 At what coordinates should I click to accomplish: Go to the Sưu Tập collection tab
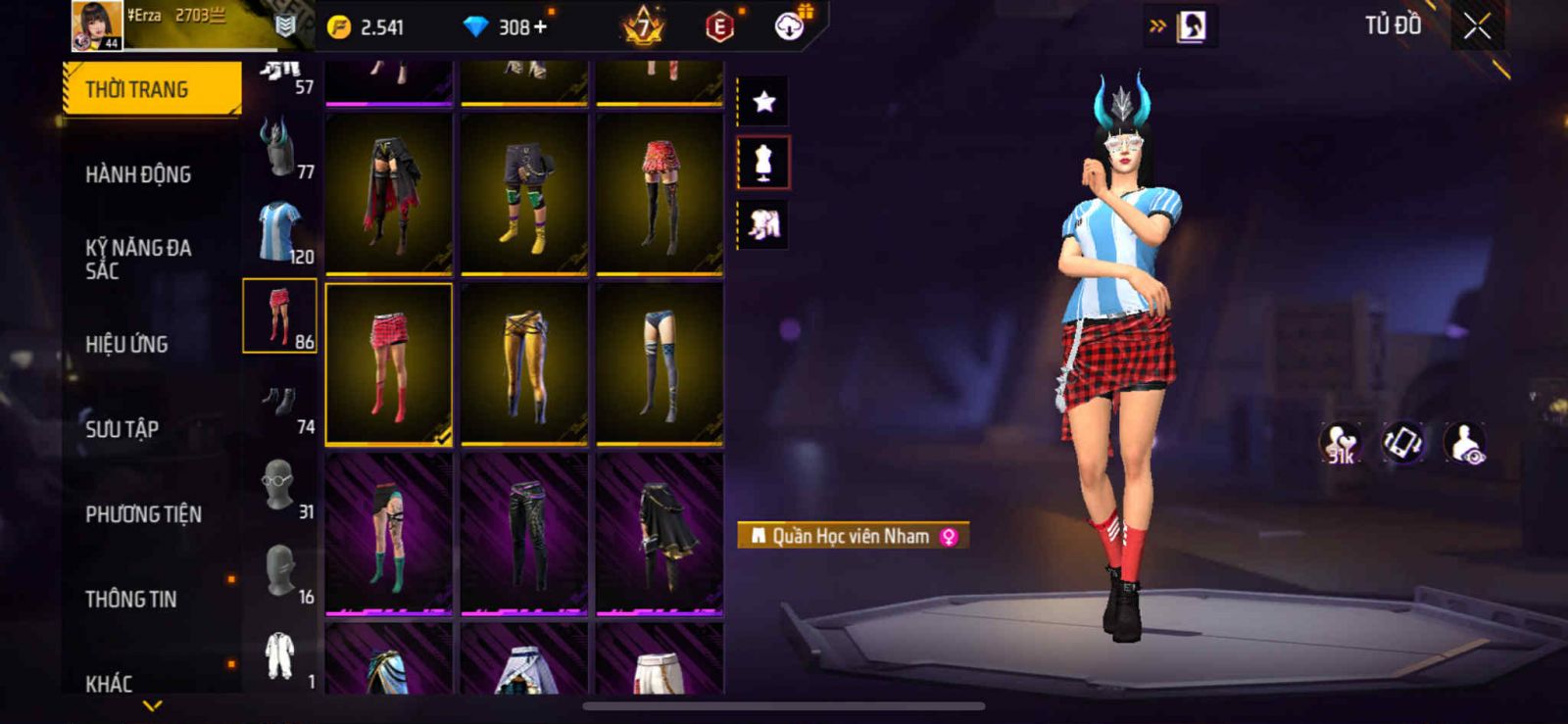point(122,428)
